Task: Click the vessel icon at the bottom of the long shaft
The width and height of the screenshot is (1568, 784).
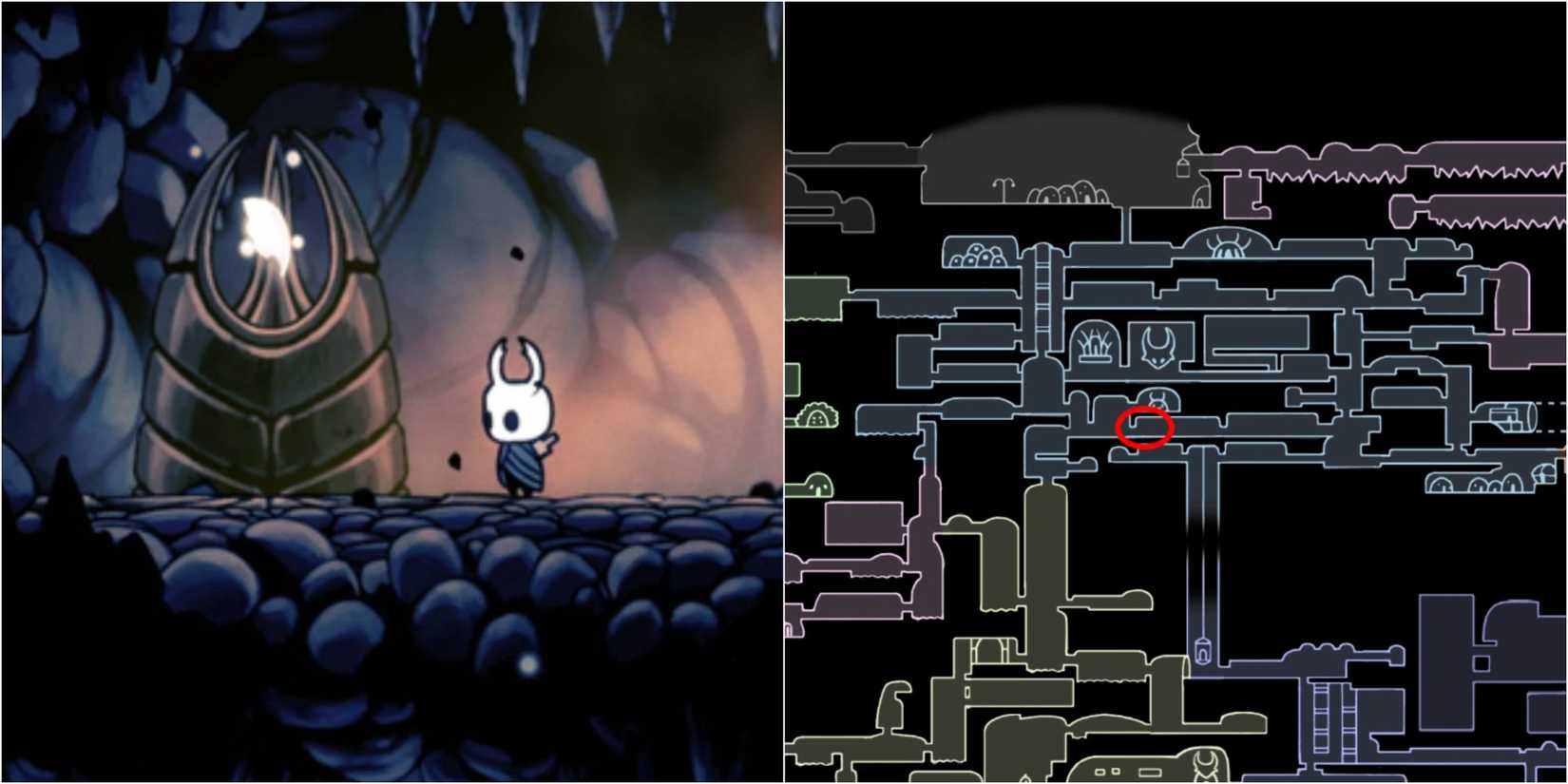Action: coord(1203,650)
